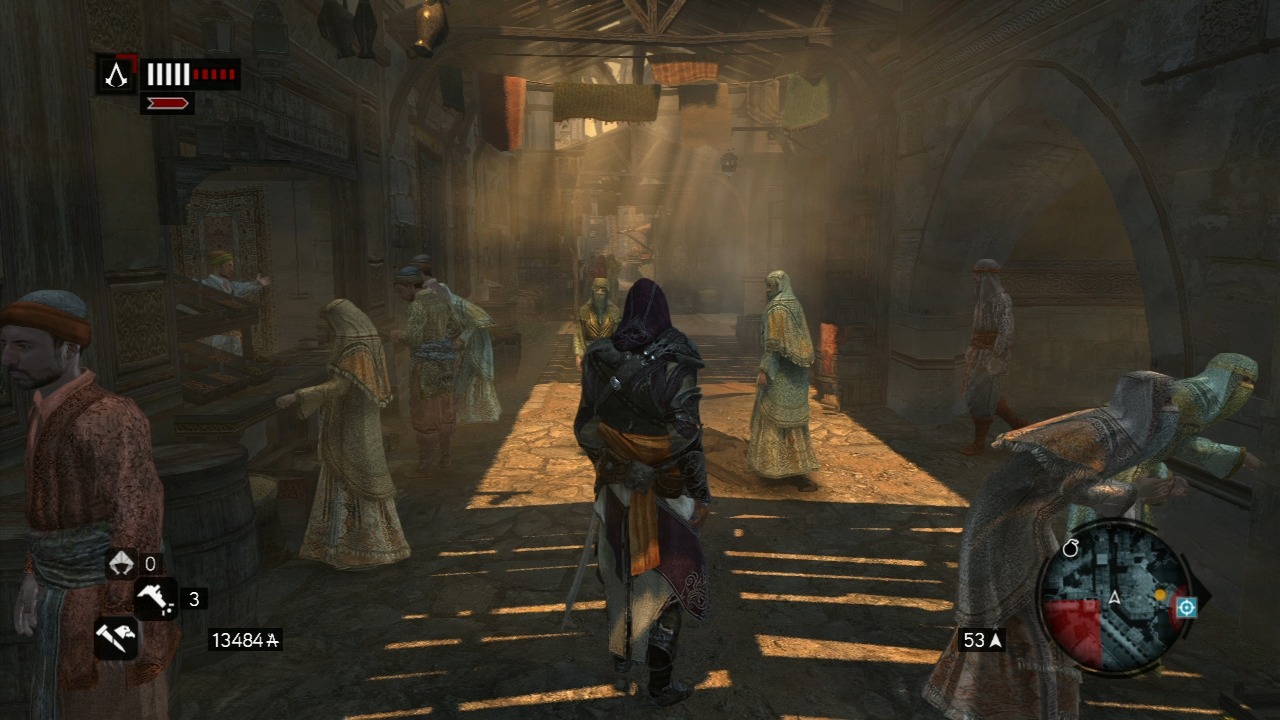Screen dimensions: 1280x720
Task: Click the Assassin insignia notoriety icon
Action: pyautogui.click(x=117, y=74)
